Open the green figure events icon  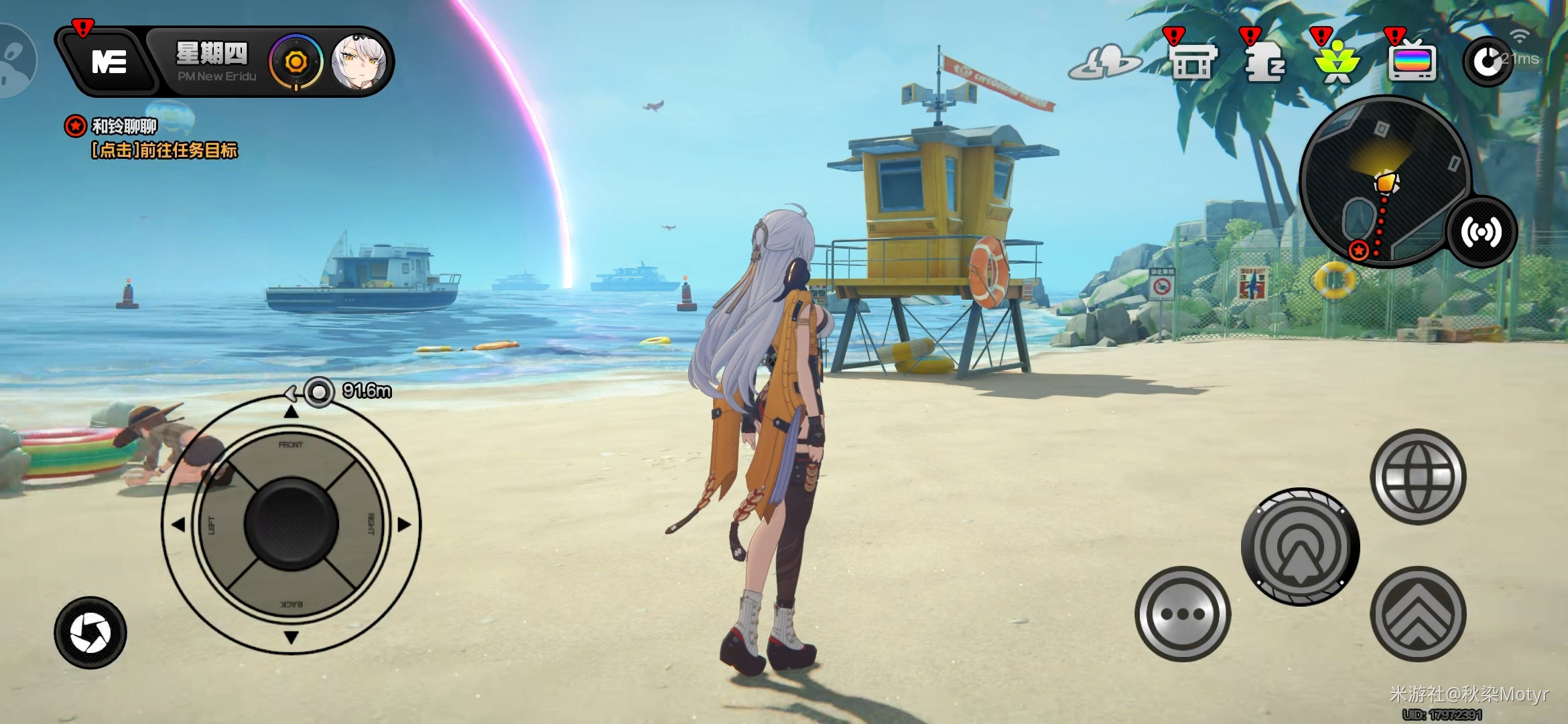click(1337, 62)
